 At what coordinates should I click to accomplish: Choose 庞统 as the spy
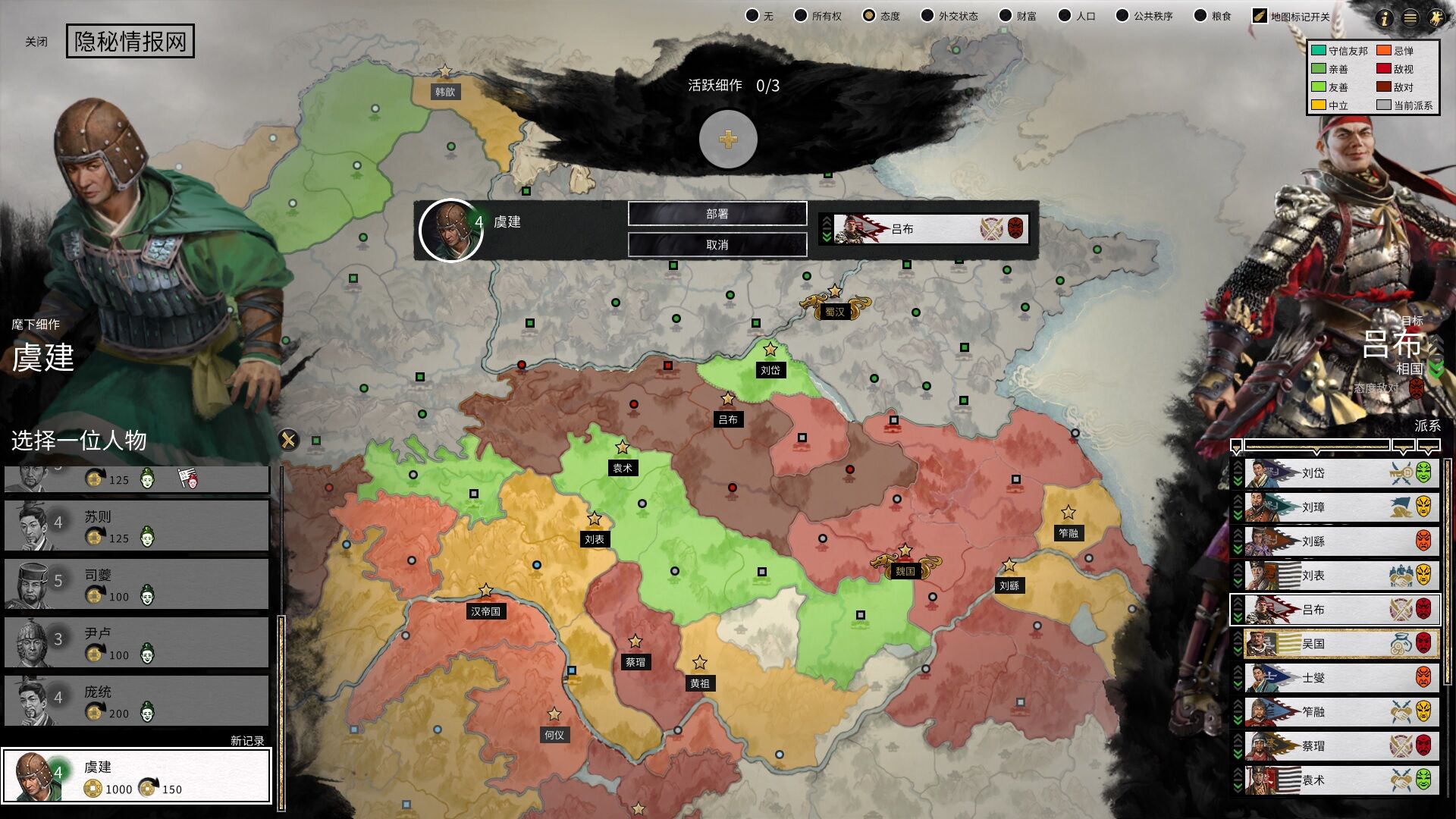(136, 701)
